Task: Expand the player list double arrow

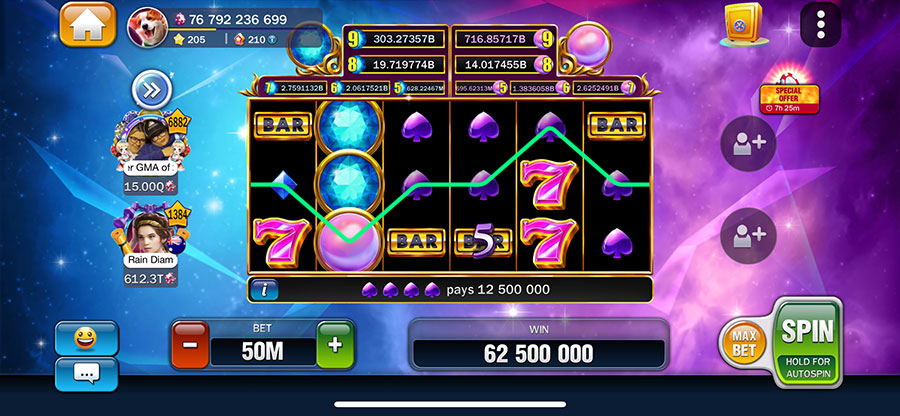Action: tap(151, 90)
